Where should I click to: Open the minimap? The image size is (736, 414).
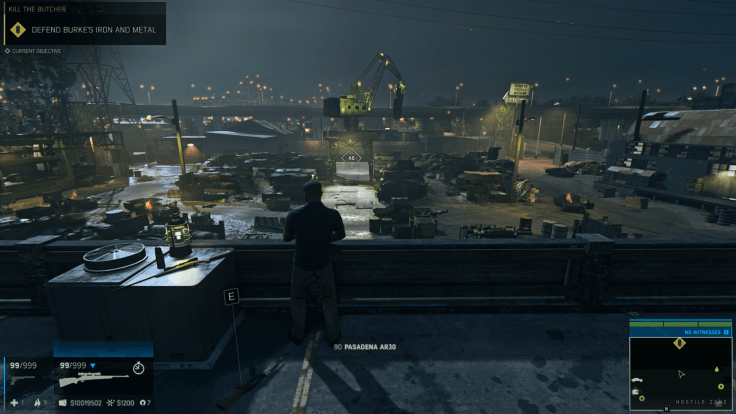pos(680,373)
